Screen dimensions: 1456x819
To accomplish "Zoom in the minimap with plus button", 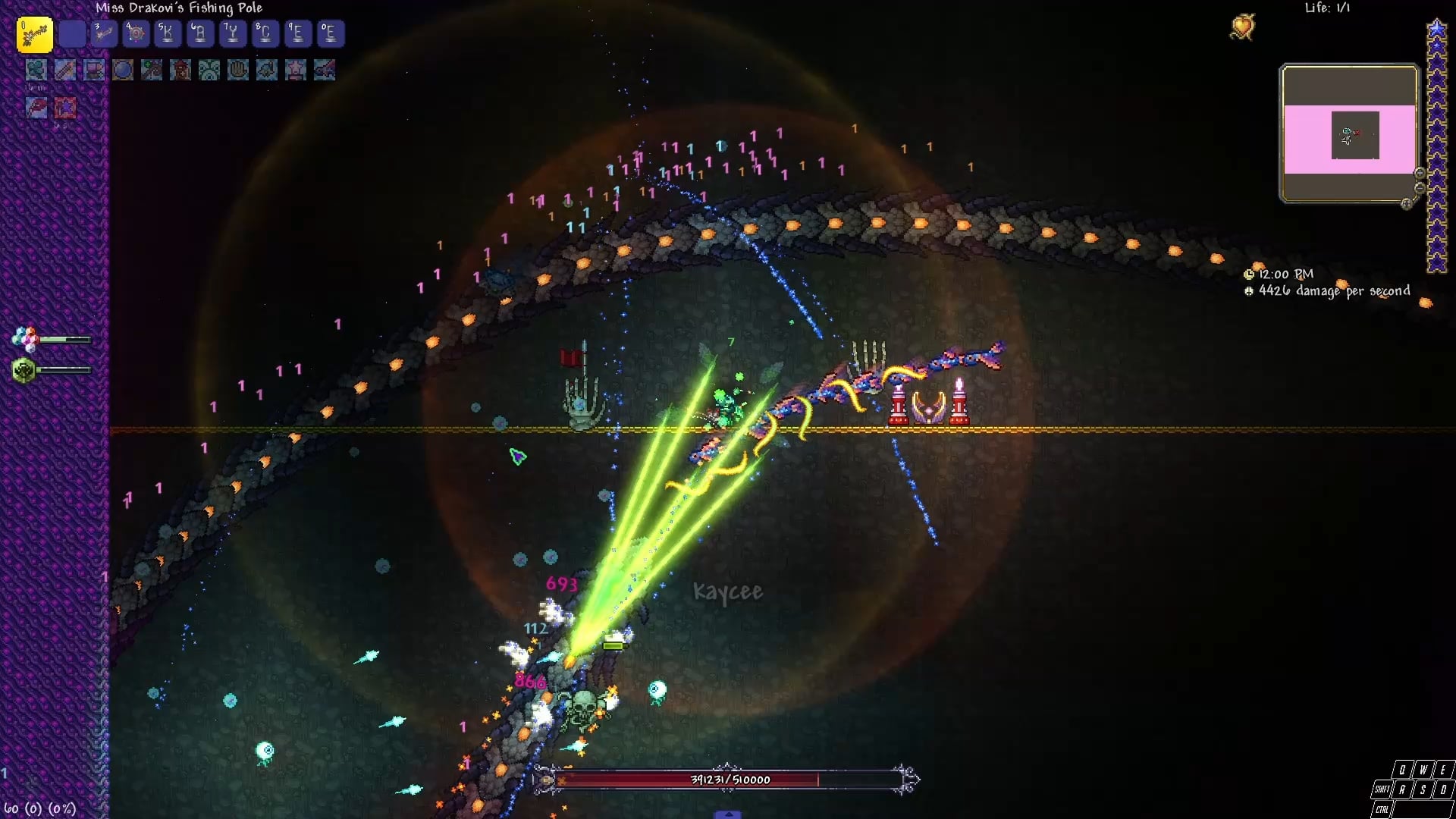I will coord(1420,174).
